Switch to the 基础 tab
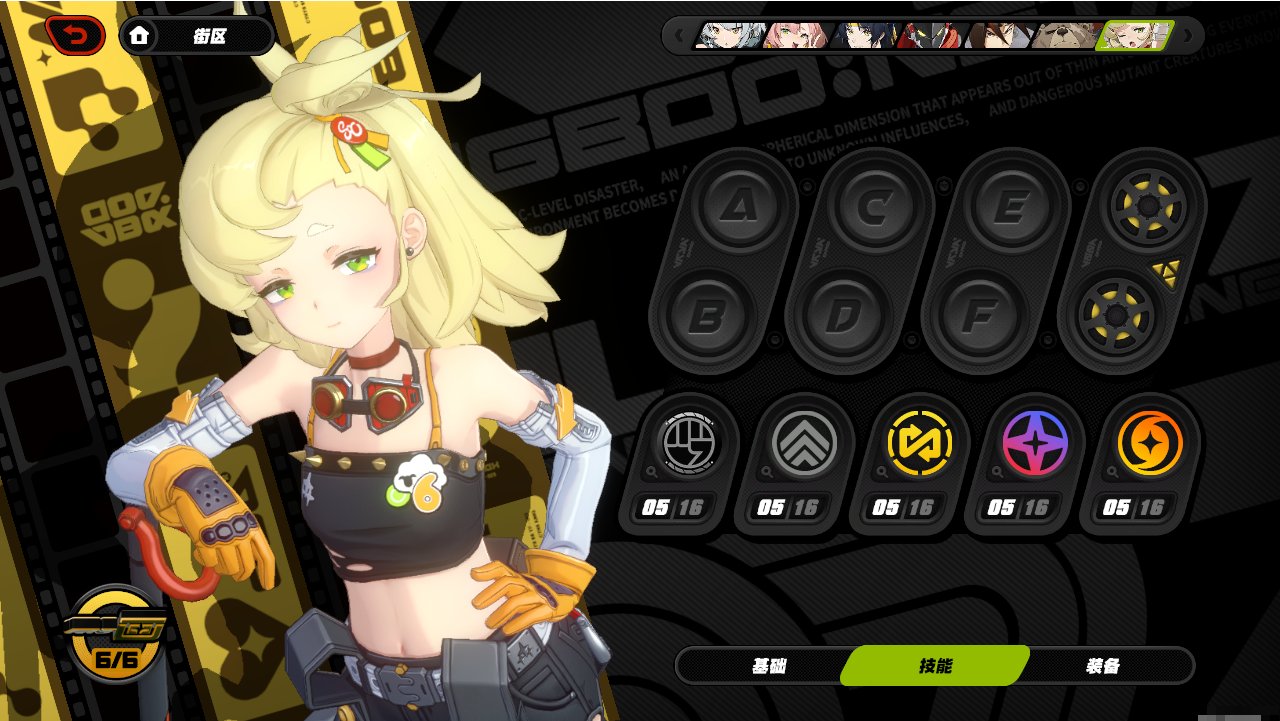The width and height of the screenshot is (1280, 721). click(769, 666)
